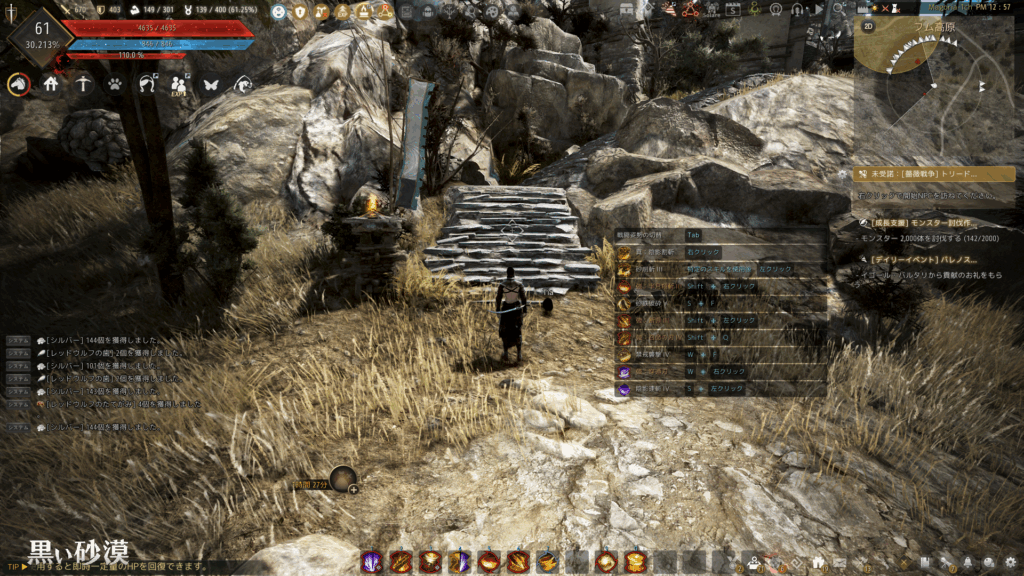Open the gear settings icon at bottom right
Image resolution: width=1024 pixels, height=576 pixels.
click(1011, 563)
